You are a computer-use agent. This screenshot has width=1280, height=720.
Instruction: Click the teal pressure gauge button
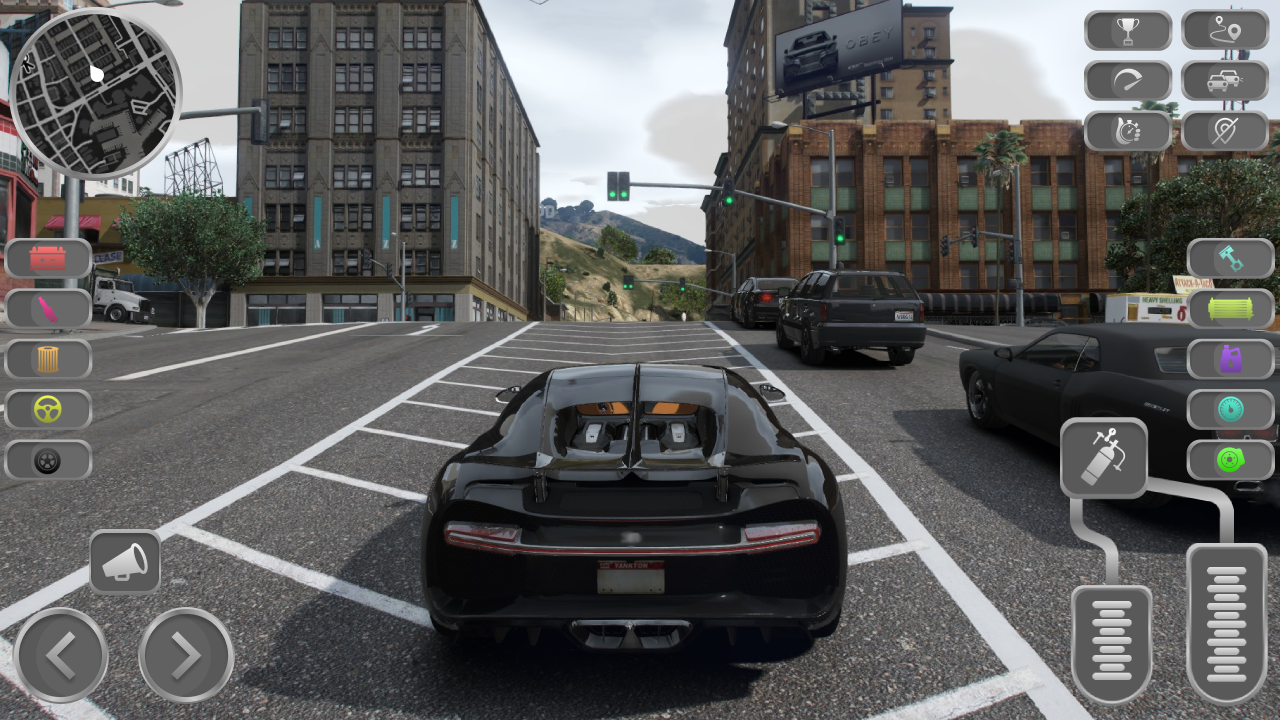tap(1231, 409)
